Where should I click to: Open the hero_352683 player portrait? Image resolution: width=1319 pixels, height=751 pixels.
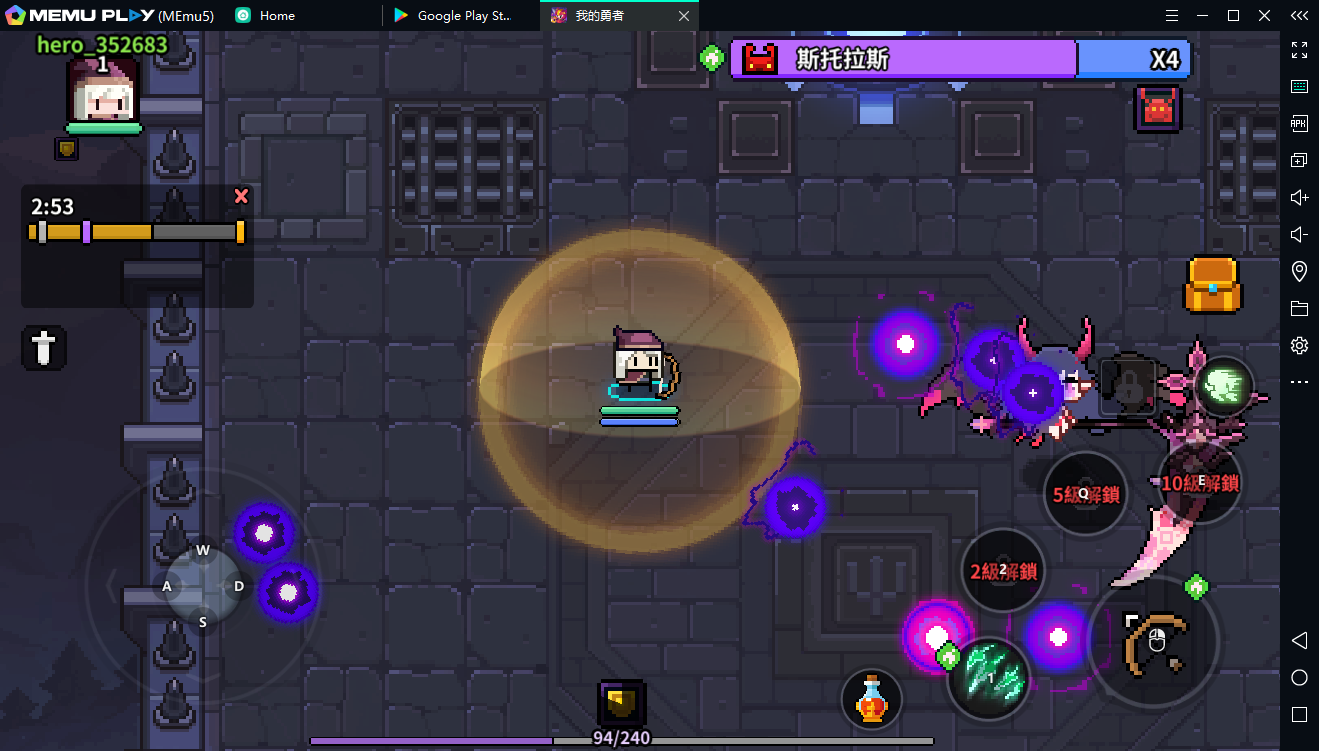(x=103, y=92)
